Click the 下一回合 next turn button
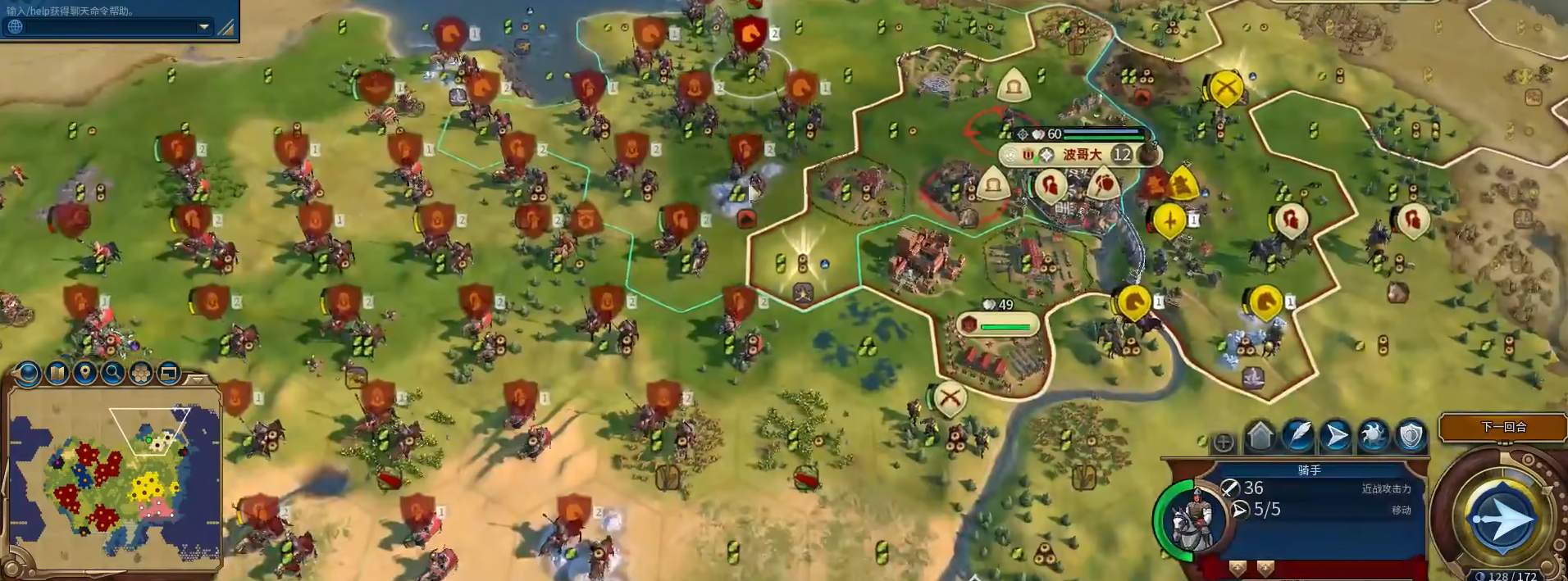This screenshot has width=1568, height=581. [x=1503, y=427]
